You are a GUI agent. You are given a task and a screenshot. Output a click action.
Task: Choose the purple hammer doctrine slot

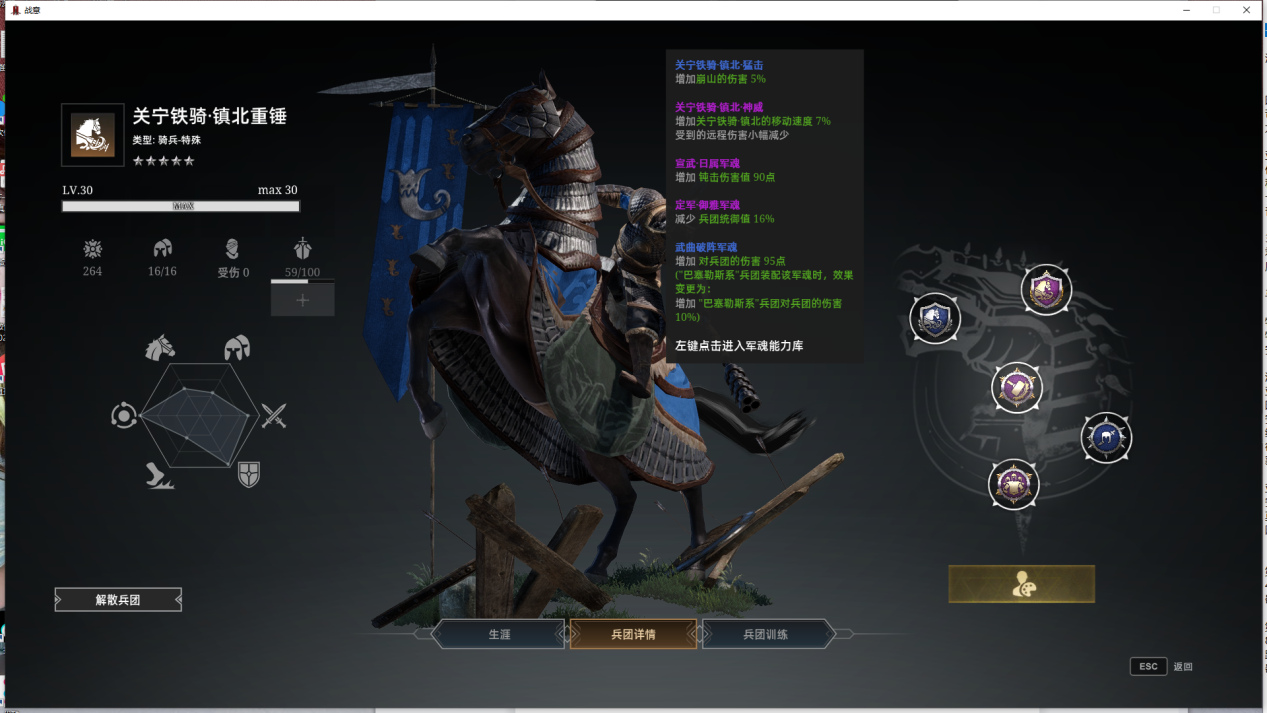(1017, 387)
